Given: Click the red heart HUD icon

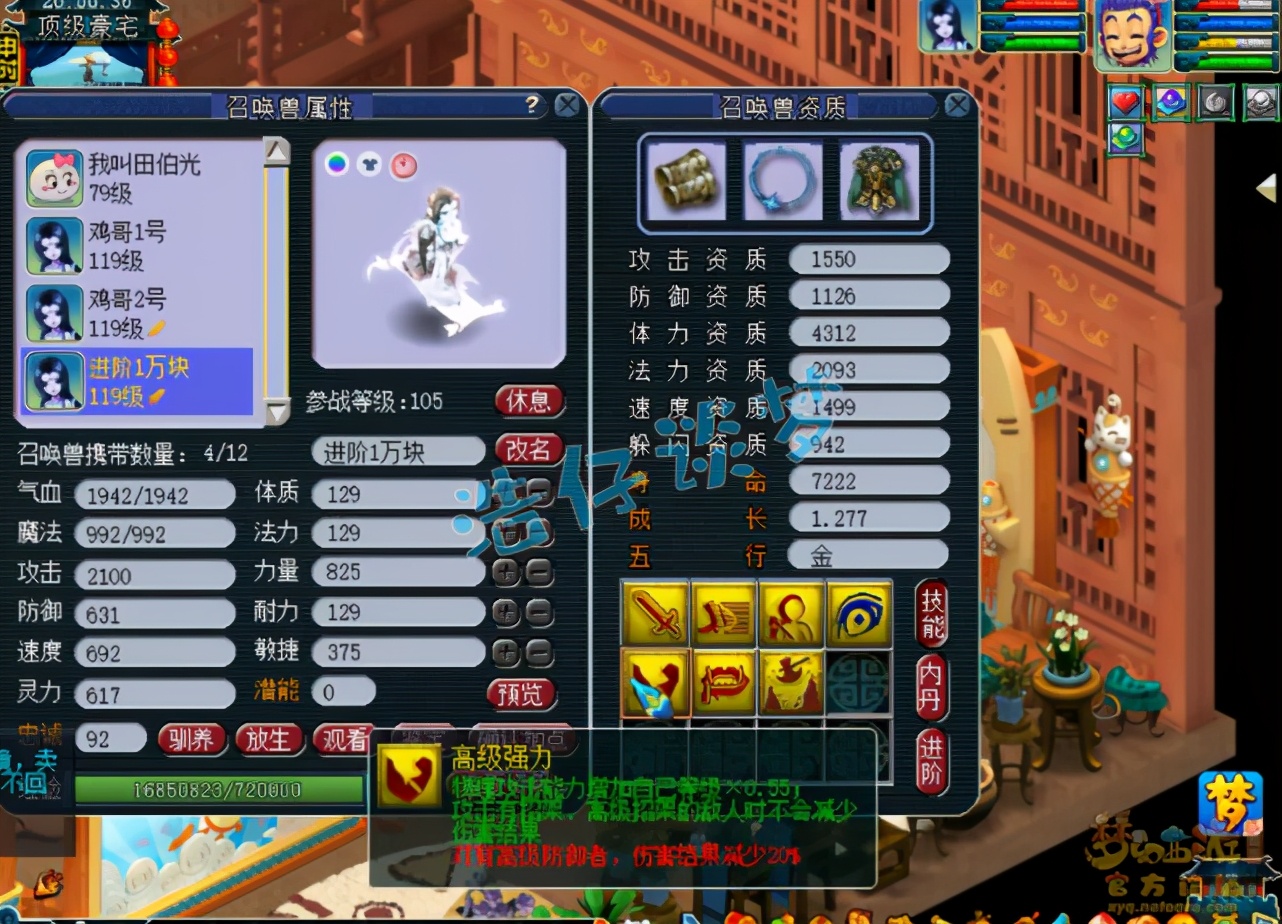Looking at the screenshot, I should click(1126, 102).
